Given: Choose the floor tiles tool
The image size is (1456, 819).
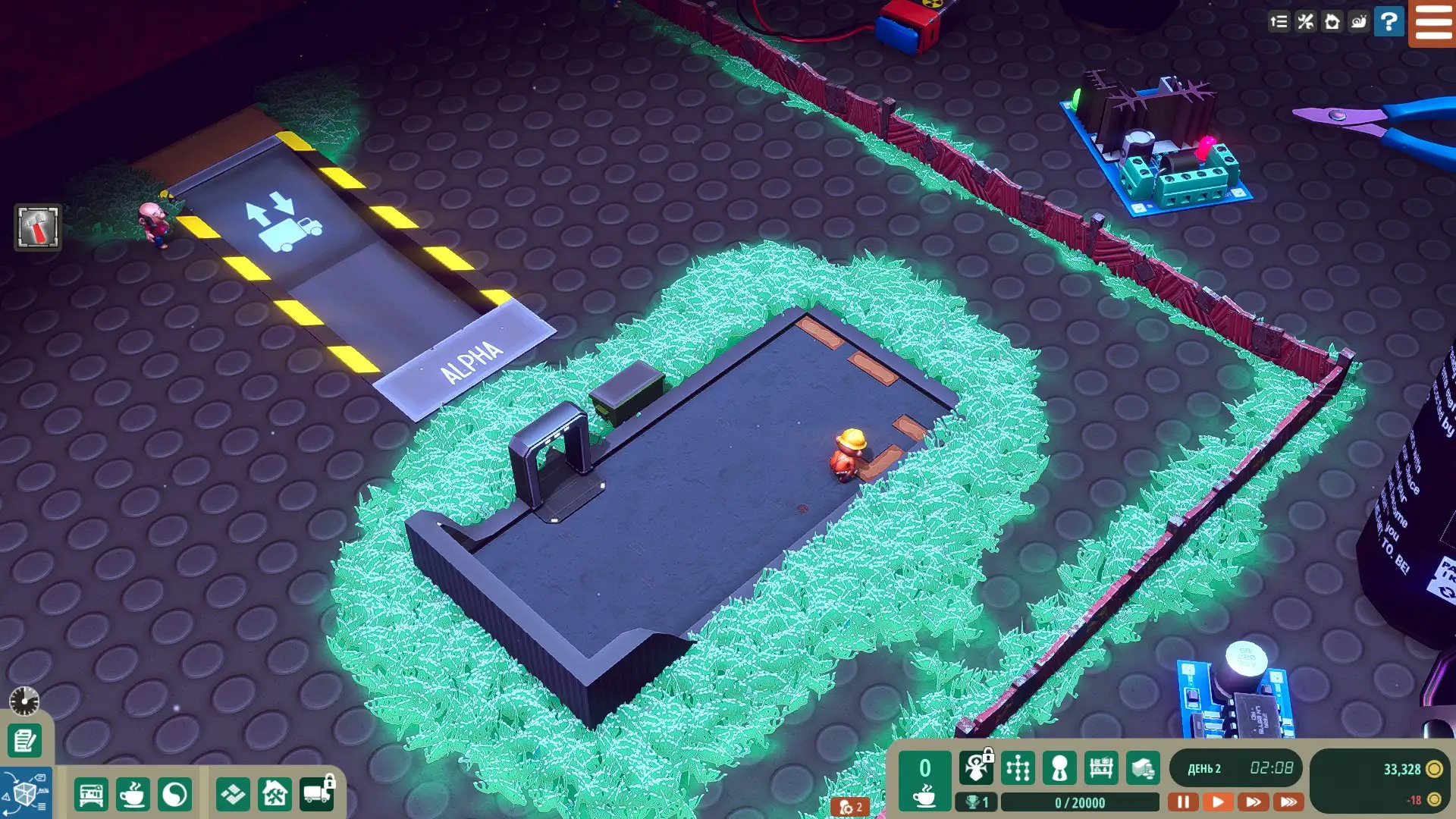Looking at the screenshot, I should tap(233, 795).
